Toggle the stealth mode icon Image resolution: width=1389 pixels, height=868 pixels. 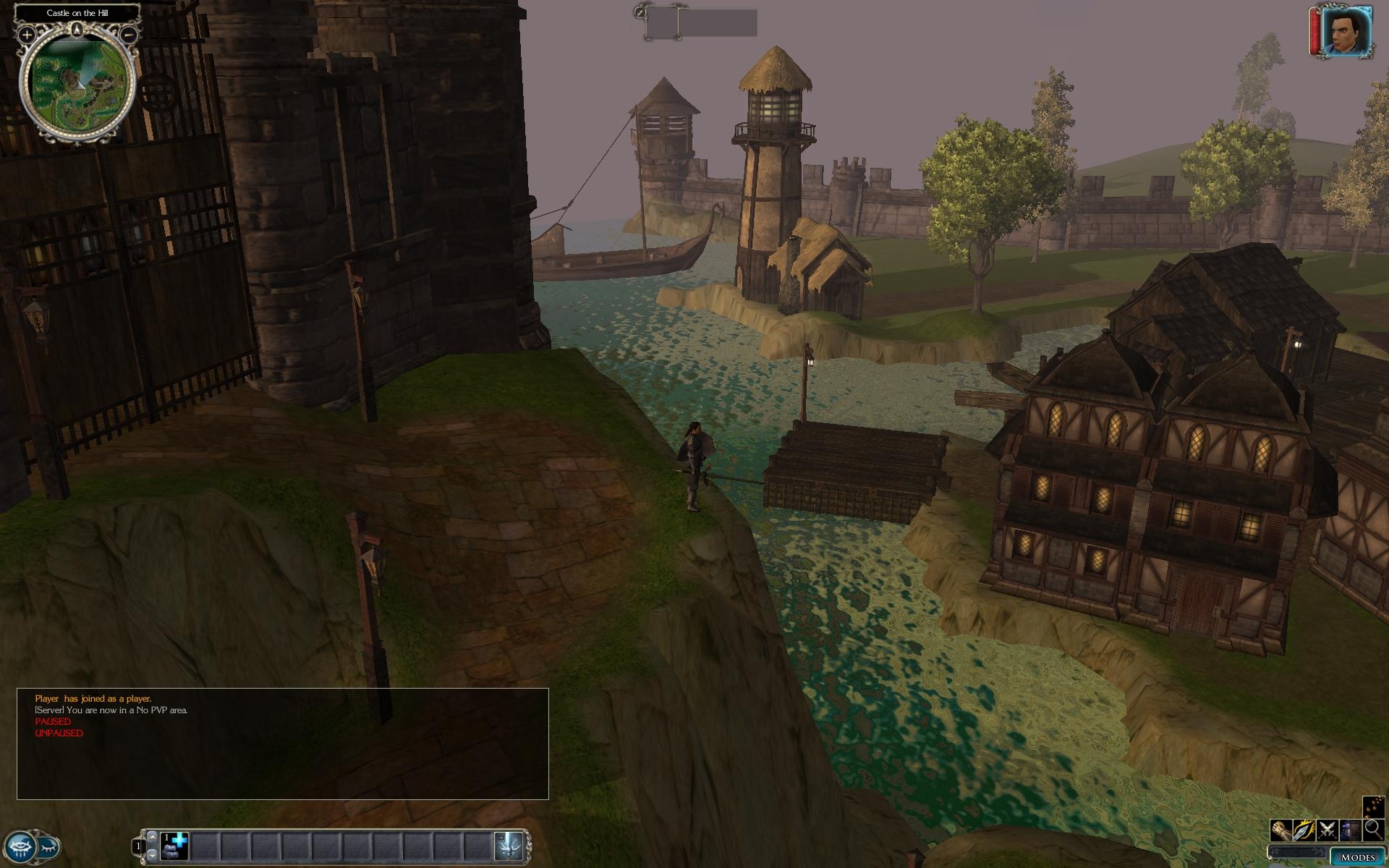tap(1350, 830)
